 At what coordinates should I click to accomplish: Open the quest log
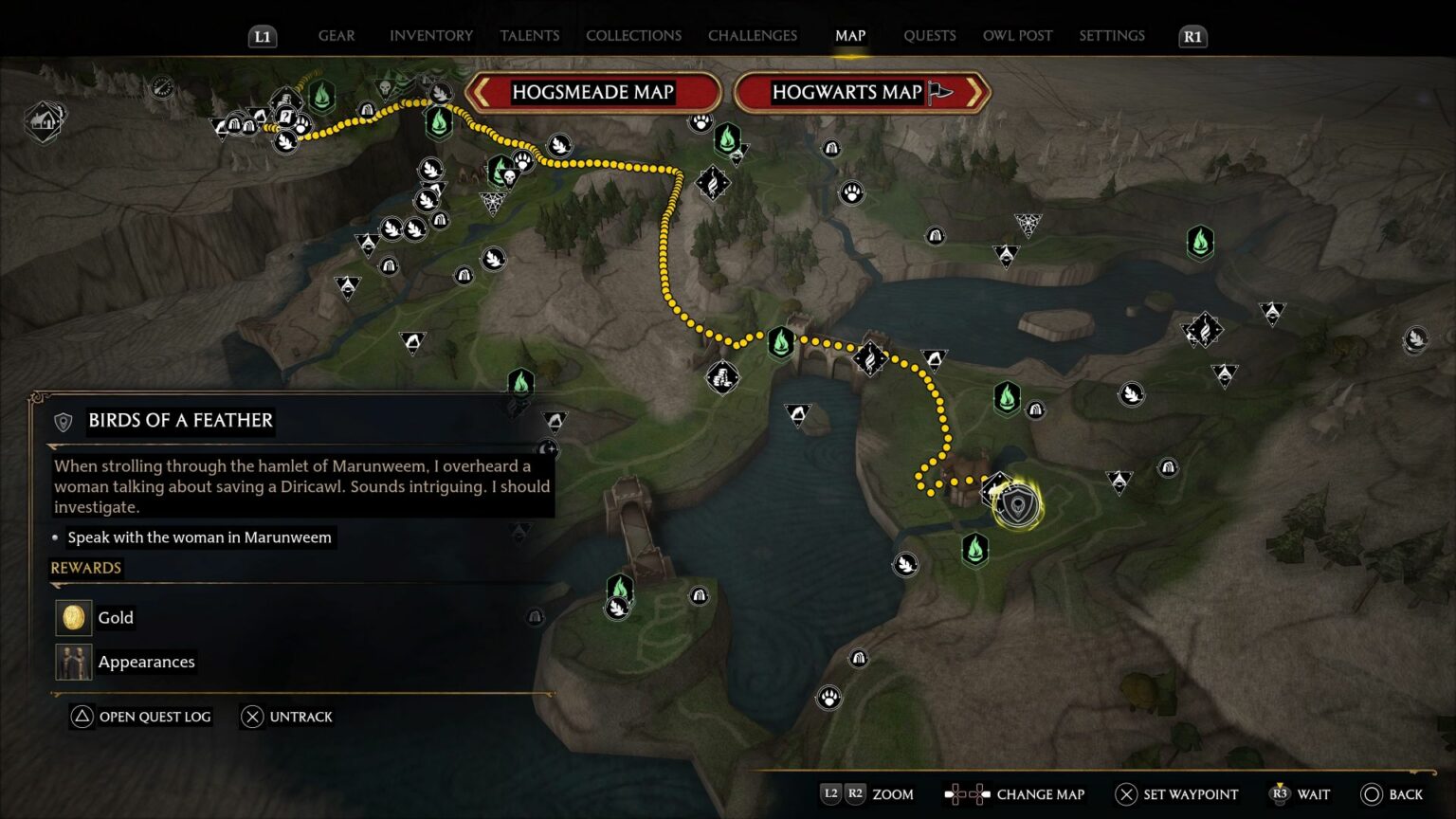139,717
